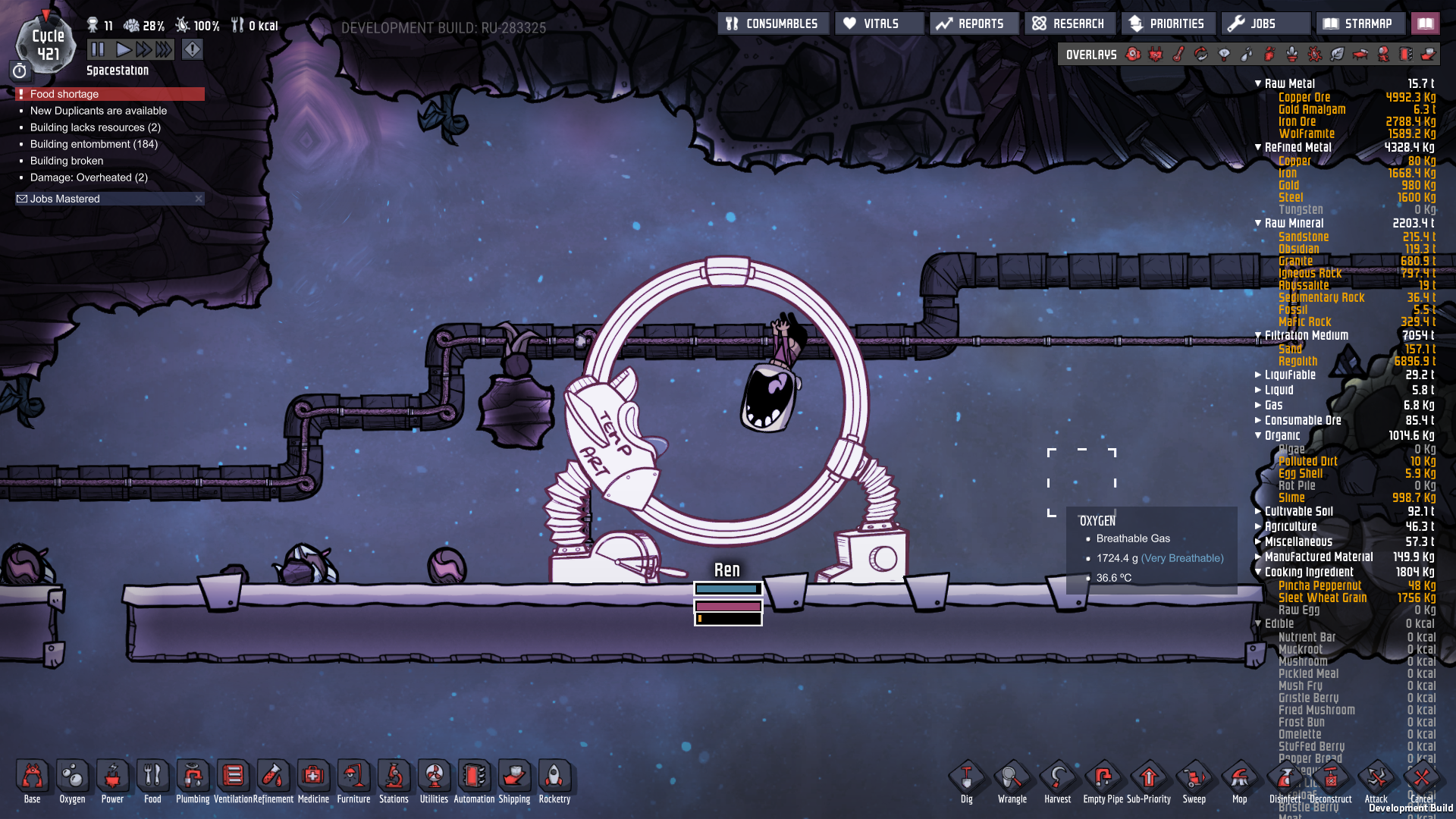Image resolution: width=1456 pixels, height=819 pixels.
Task: Open the Plumbing build category
Action: pos(193,781)
